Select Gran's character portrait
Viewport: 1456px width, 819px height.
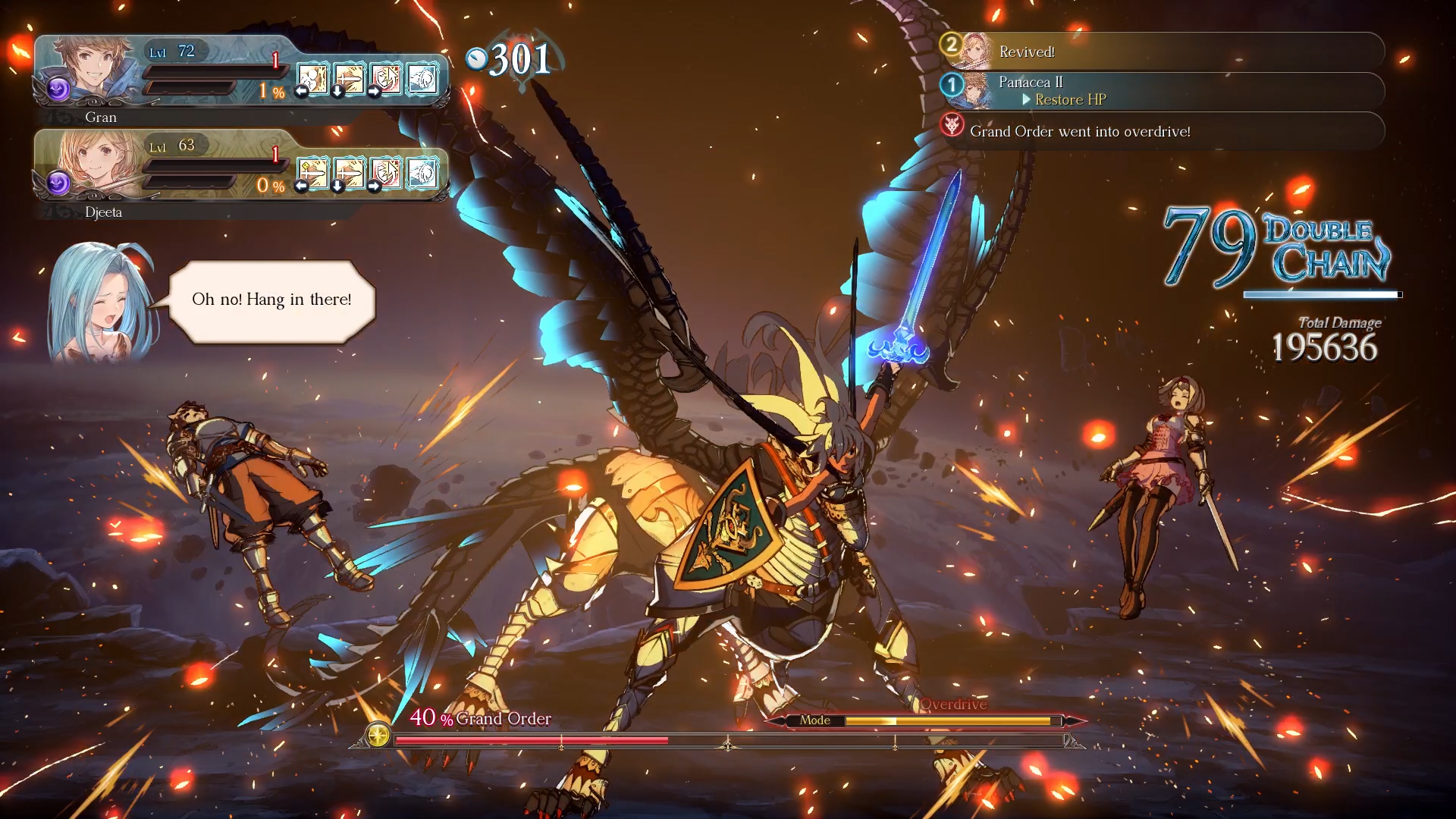(x=89, y=67)
